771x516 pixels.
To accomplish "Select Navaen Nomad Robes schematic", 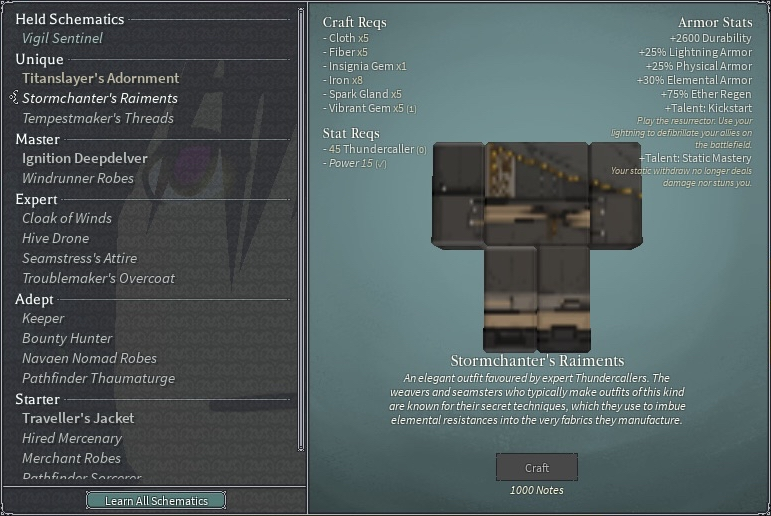I will point(89,358).
